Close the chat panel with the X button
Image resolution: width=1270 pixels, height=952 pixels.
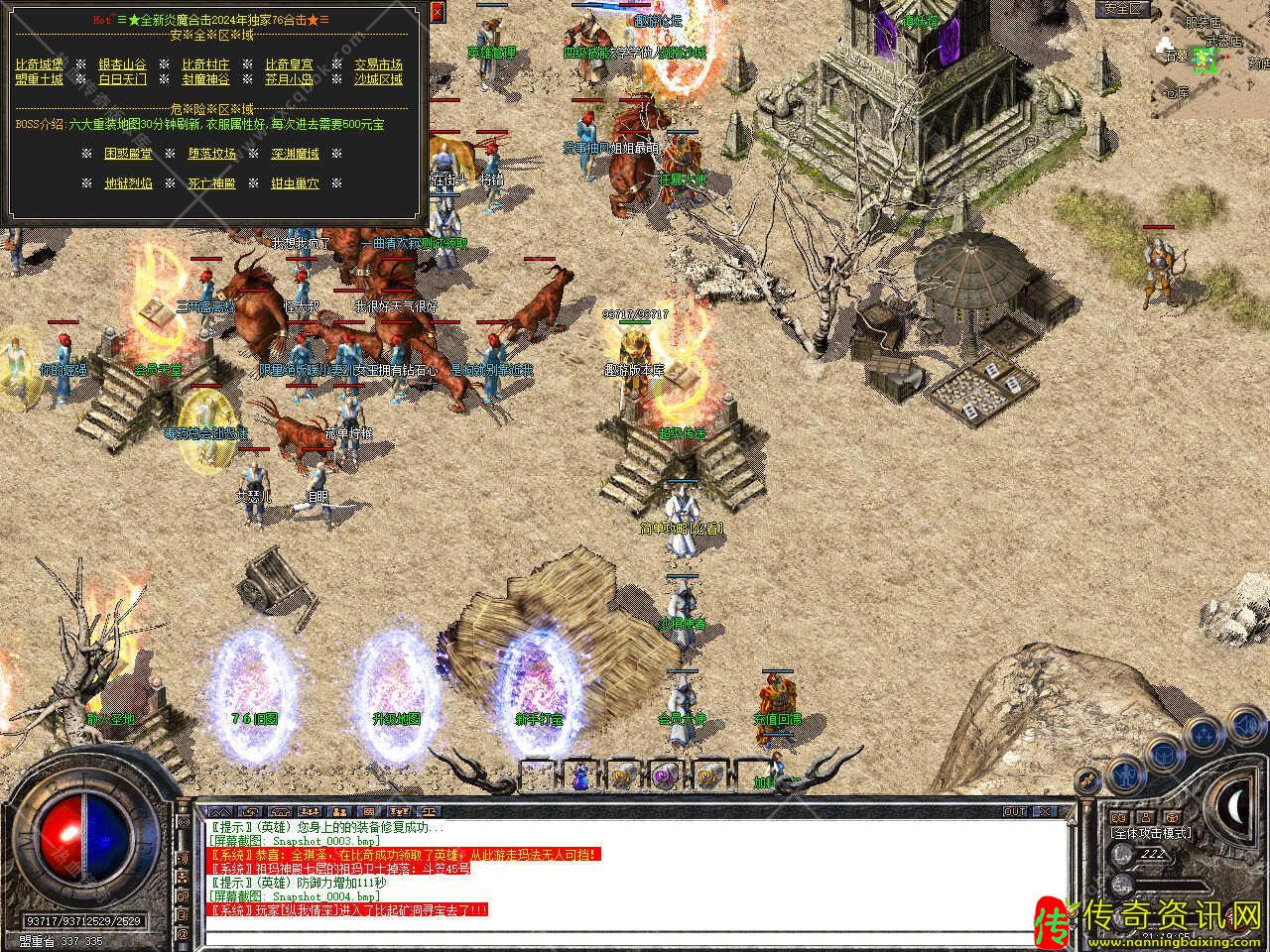(1043, 811)
